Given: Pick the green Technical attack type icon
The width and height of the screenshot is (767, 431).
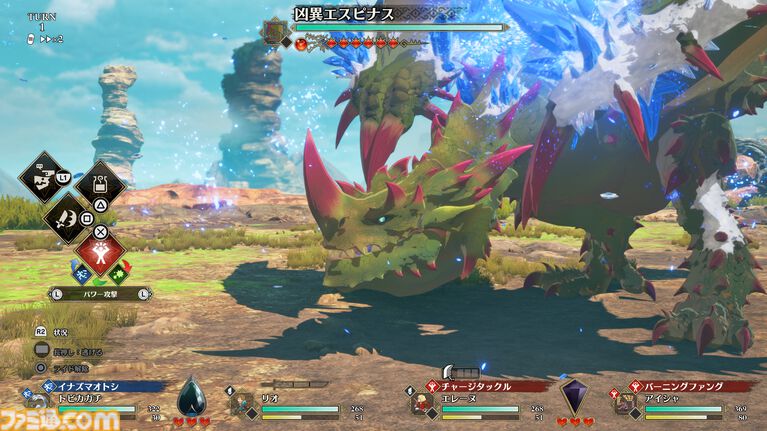Looking at the screenshot, I should [121, 271].
